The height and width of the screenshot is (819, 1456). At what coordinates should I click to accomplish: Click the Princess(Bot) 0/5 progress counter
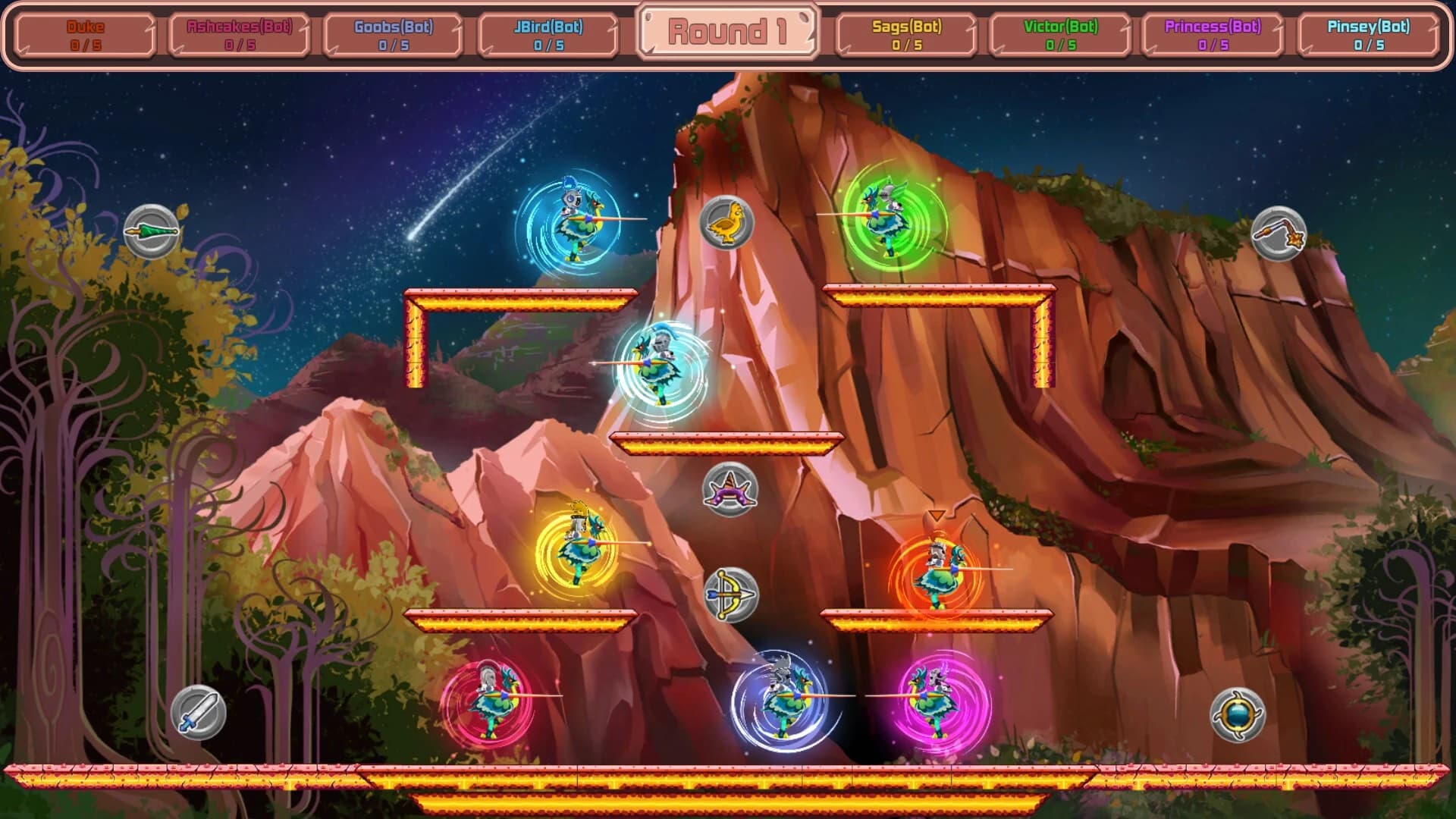(1213, 44)
